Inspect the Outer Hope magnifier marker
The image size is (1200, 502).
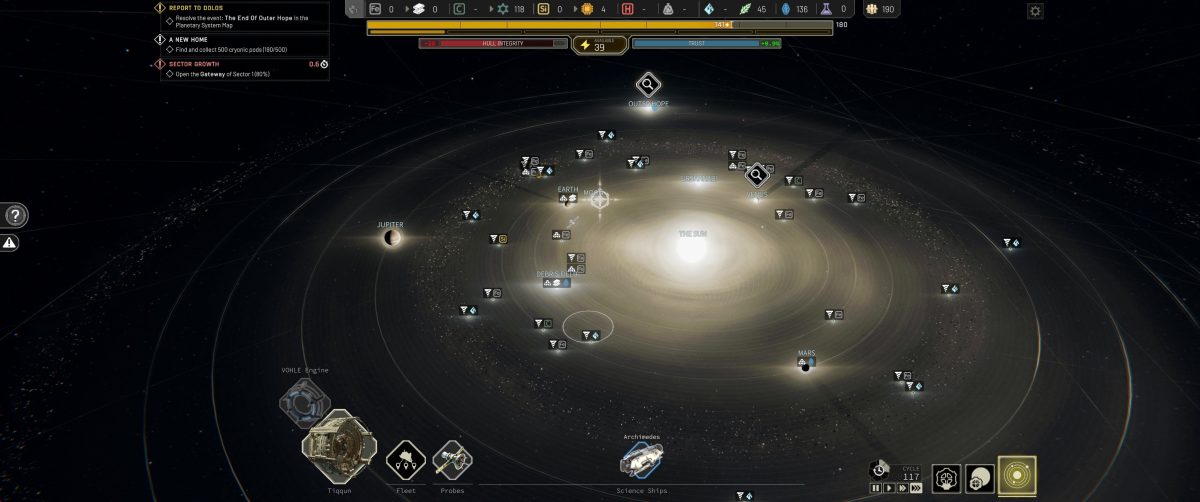648,84
